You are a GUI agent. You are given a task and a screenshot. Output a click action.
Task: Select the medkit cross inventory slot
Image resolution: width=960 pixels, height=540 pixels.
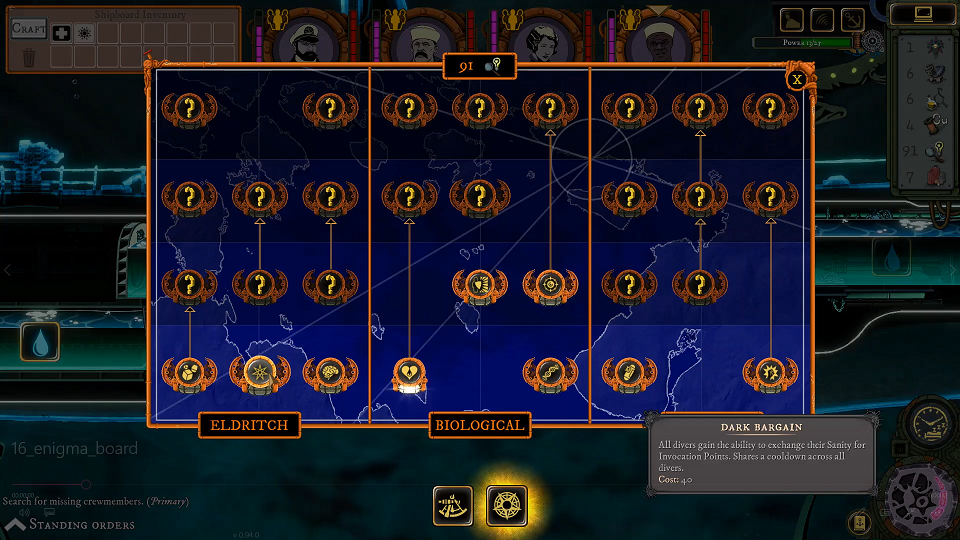(61, 33)
